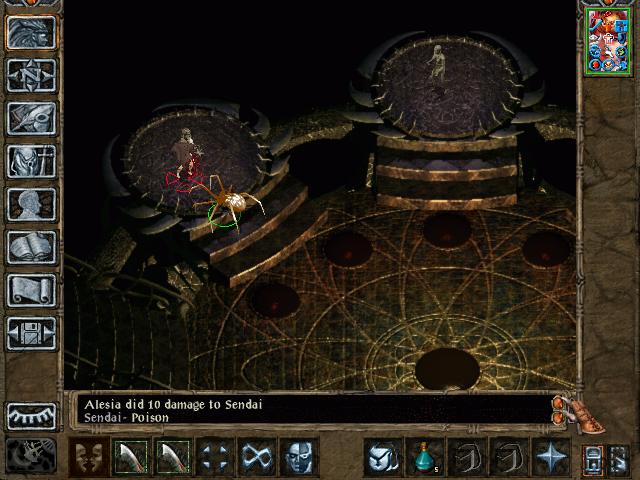Open the journal quill button
The image size is (640, 480).
31,118
